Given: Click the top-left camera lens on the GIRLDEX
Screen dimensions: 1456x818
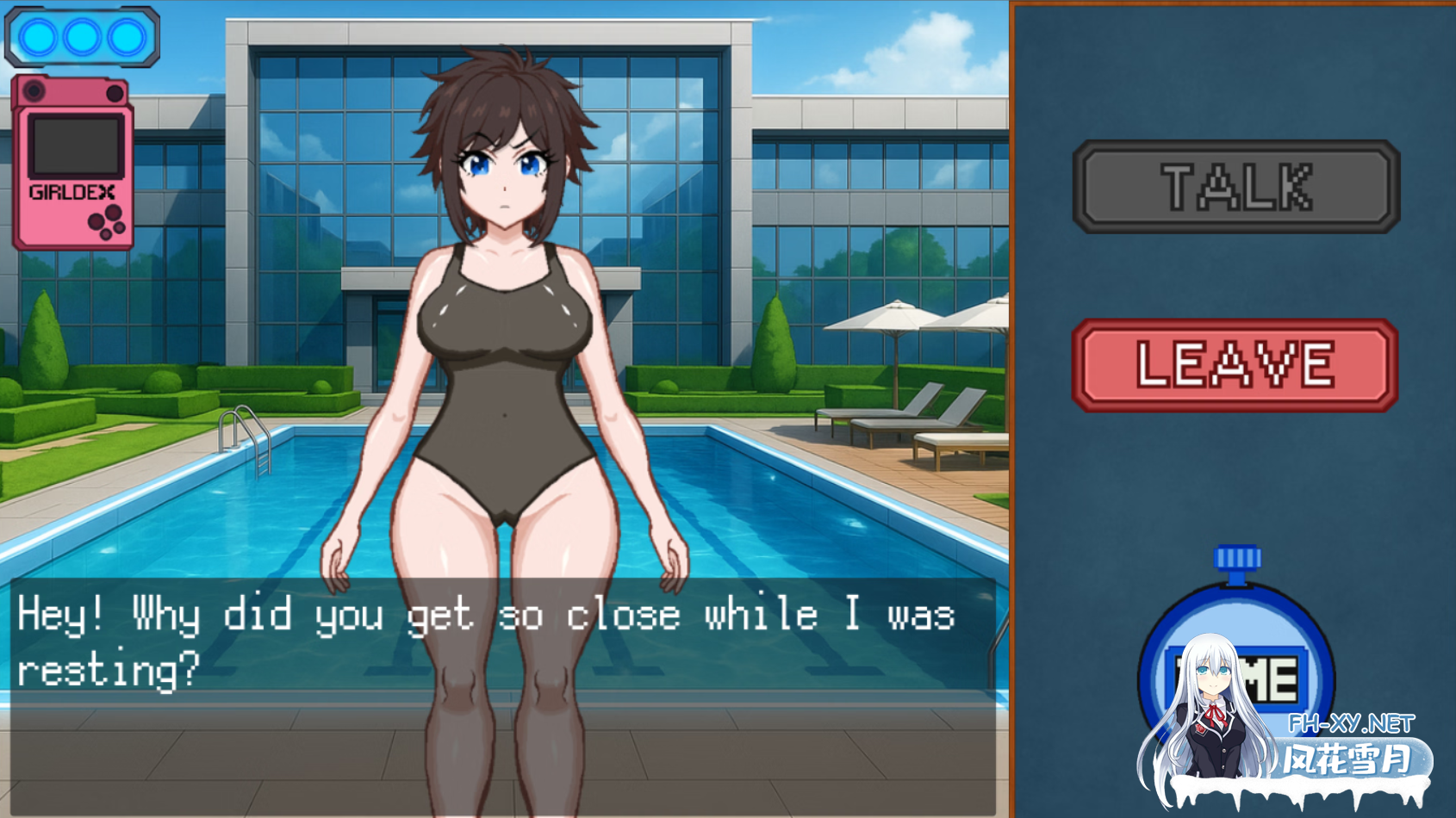Looking at the screenshot, I should point(34,90).
